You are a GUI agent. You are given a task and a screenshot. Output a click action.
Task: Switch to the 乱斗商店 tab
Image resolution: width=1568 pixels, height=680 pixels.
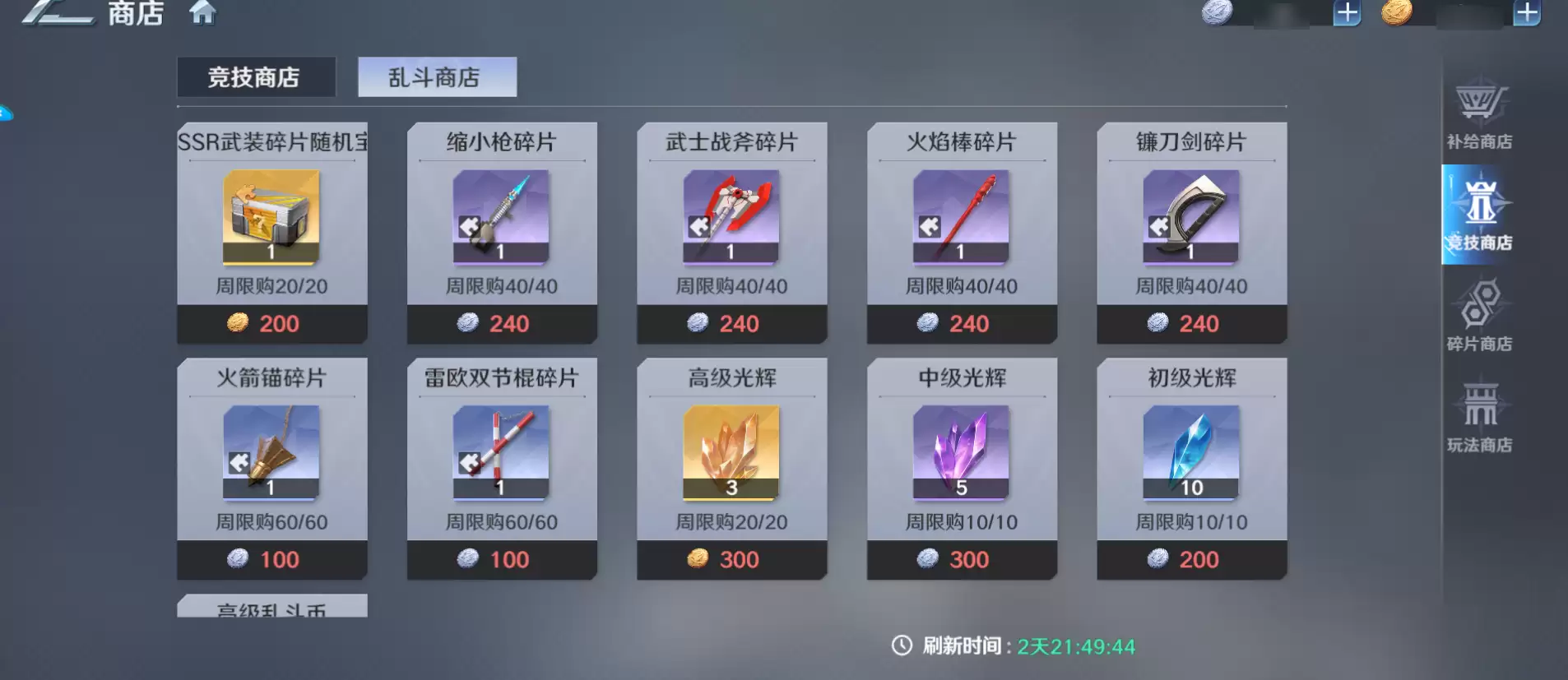coord(437,76)
